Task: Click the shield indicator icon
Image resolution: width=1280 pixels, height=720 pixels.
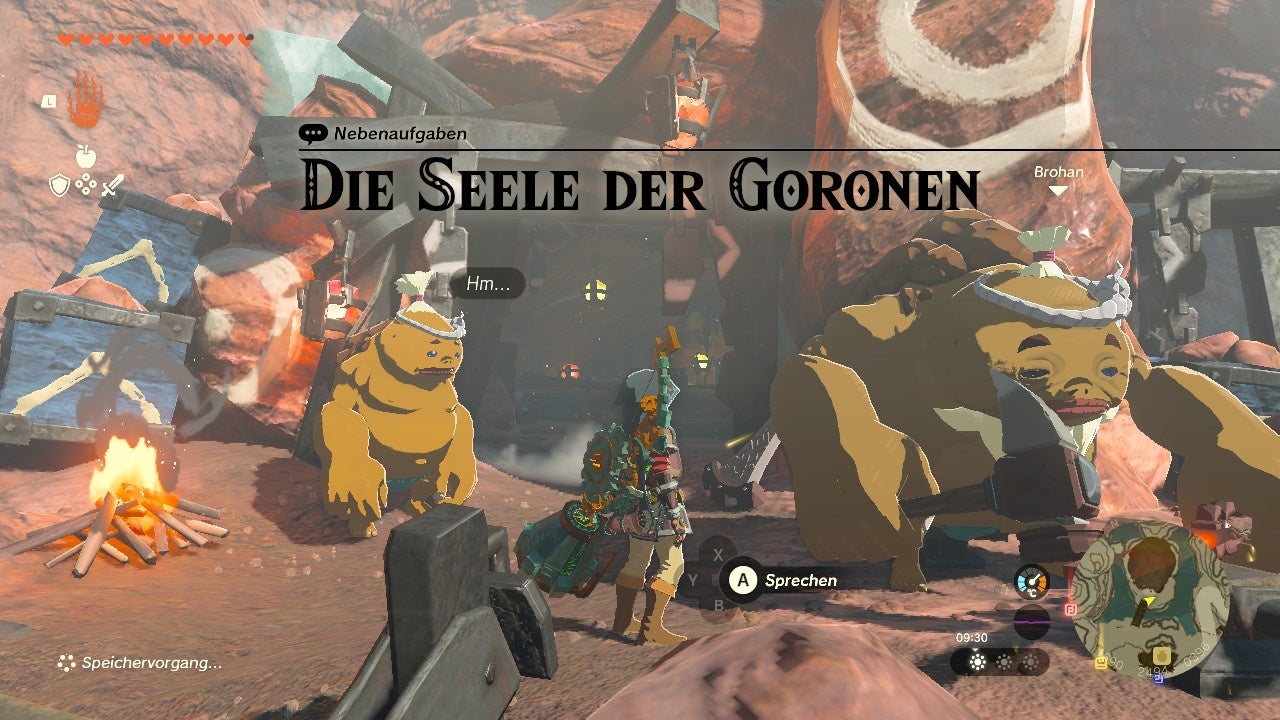Action: click(59, 184)
